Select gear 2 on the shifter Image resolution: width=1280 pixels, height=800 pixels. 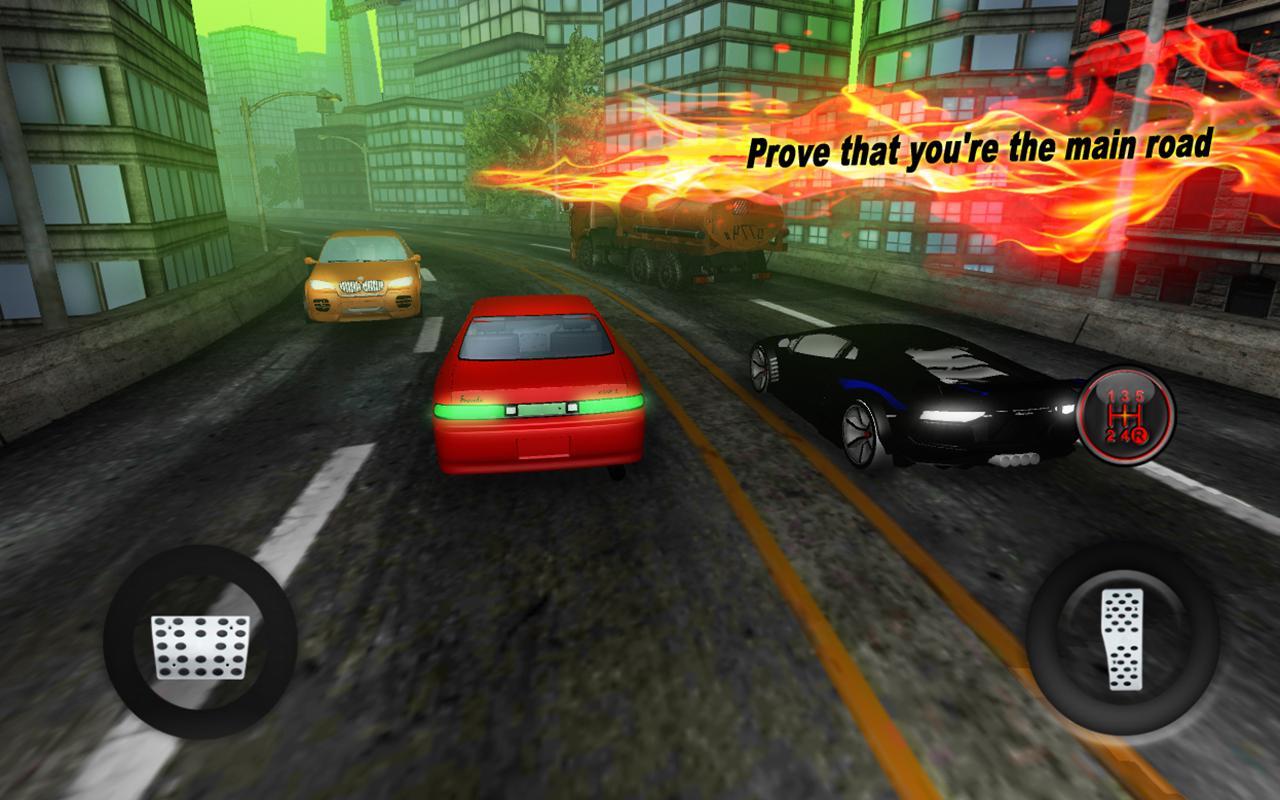click(x=1111, y=435)
